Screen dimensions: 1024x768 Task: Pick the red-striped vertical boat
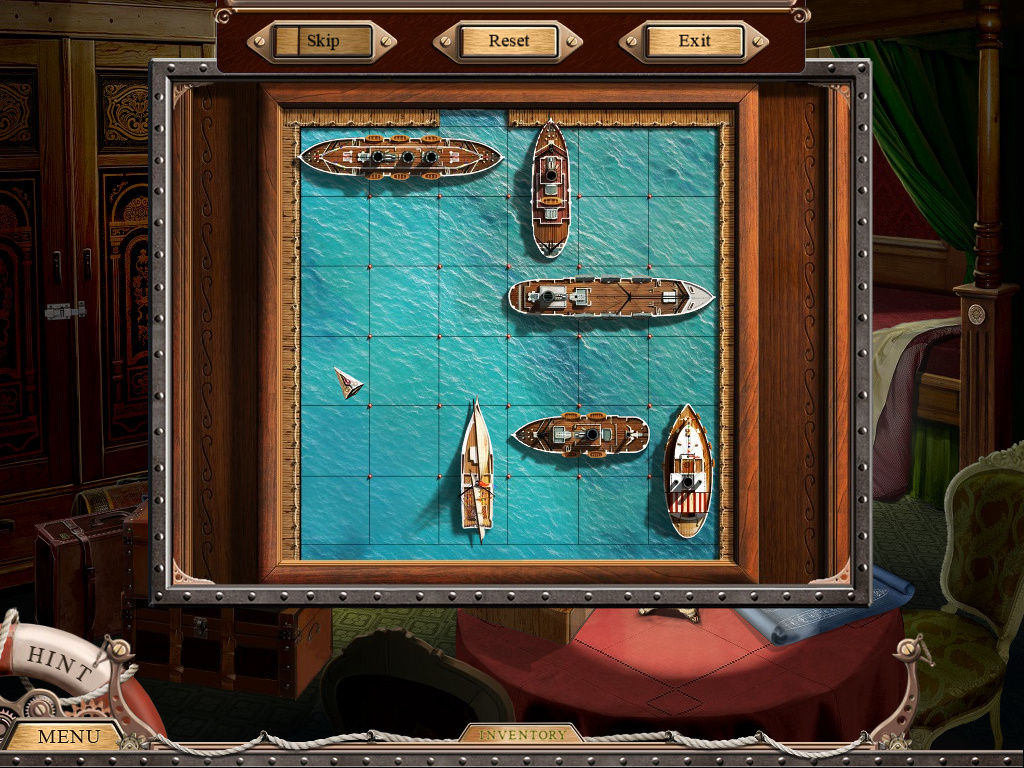click(x=688, y=470)
